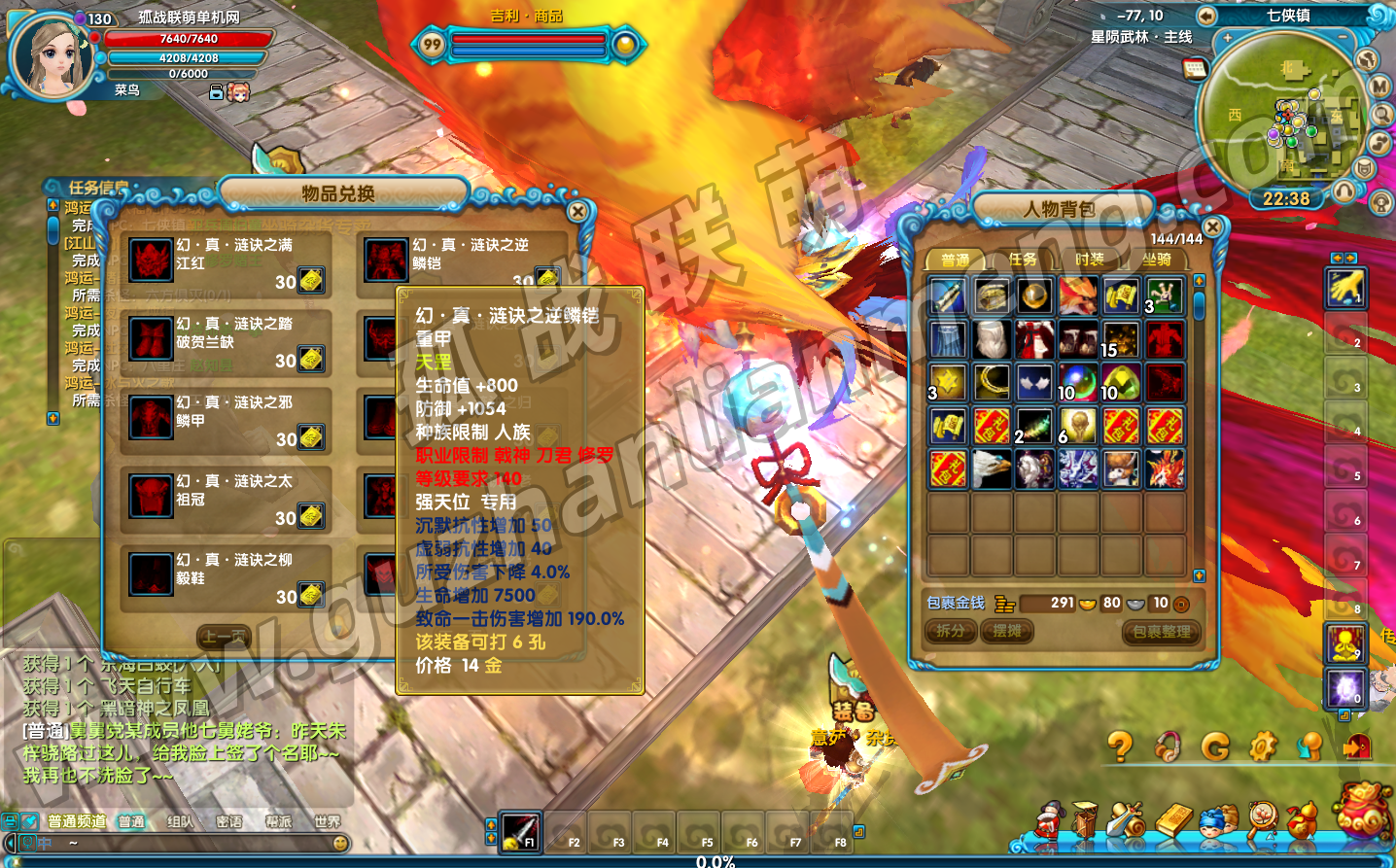Sort the bag with 包裹整理
The image size is (1396, 868).
(1161, 632)
